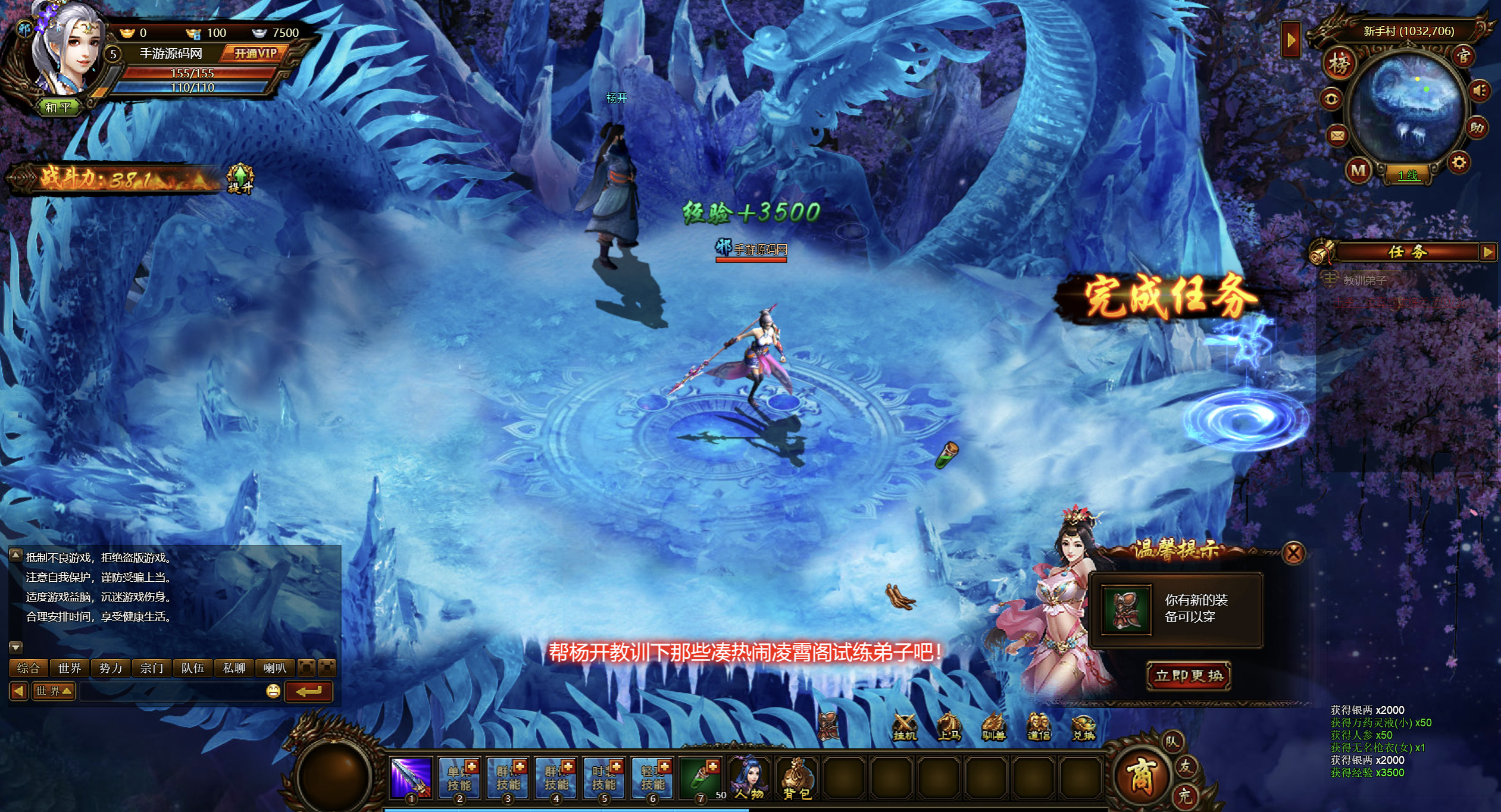The width and height of the screenshot is (1501, 812).
Task: Click the 上马 mount icon
Action: tap(949, 727)
